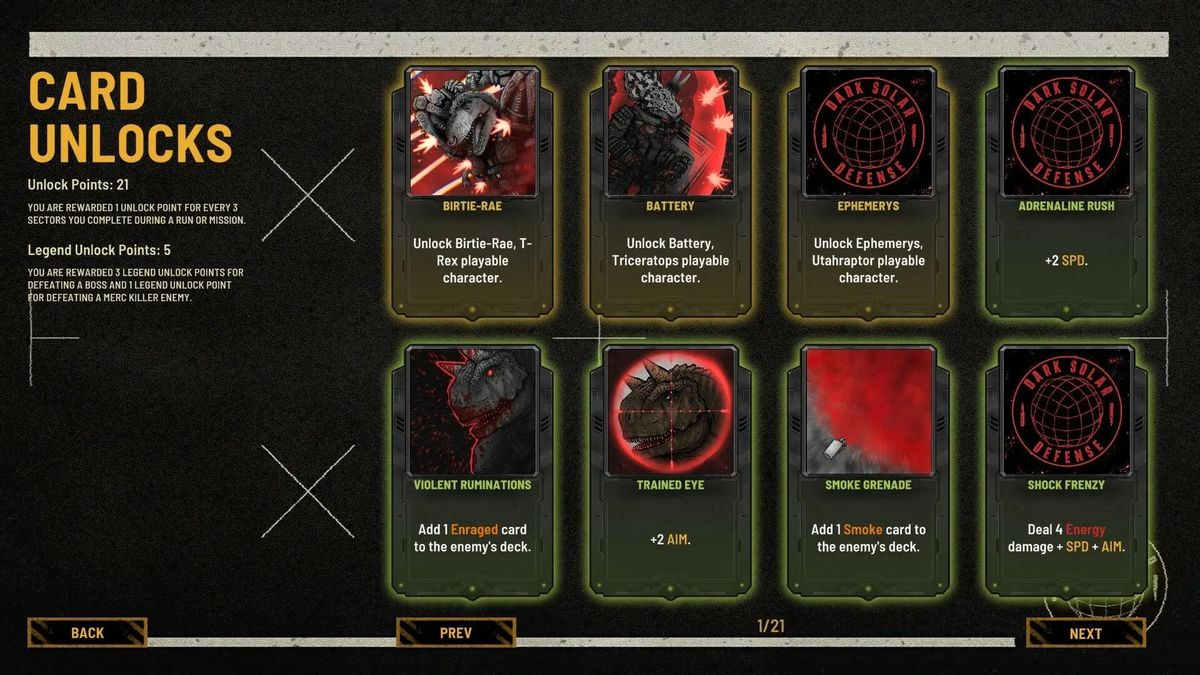Show the previous page with Prev
Viewport: 1200px width, 675px height.
pos(456,632)
